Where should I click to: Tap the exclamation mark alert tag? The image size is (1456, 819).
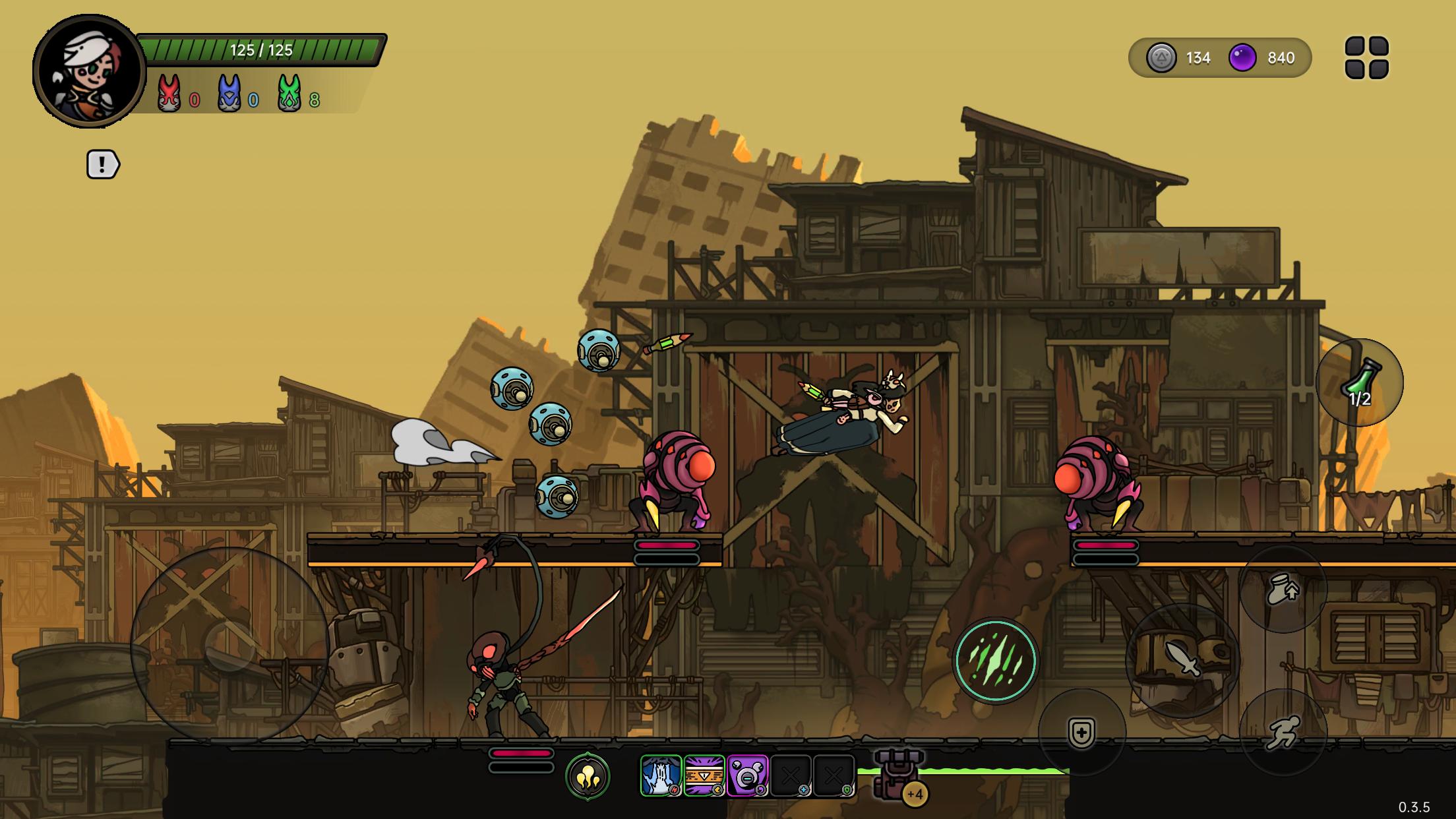(103, 164)
